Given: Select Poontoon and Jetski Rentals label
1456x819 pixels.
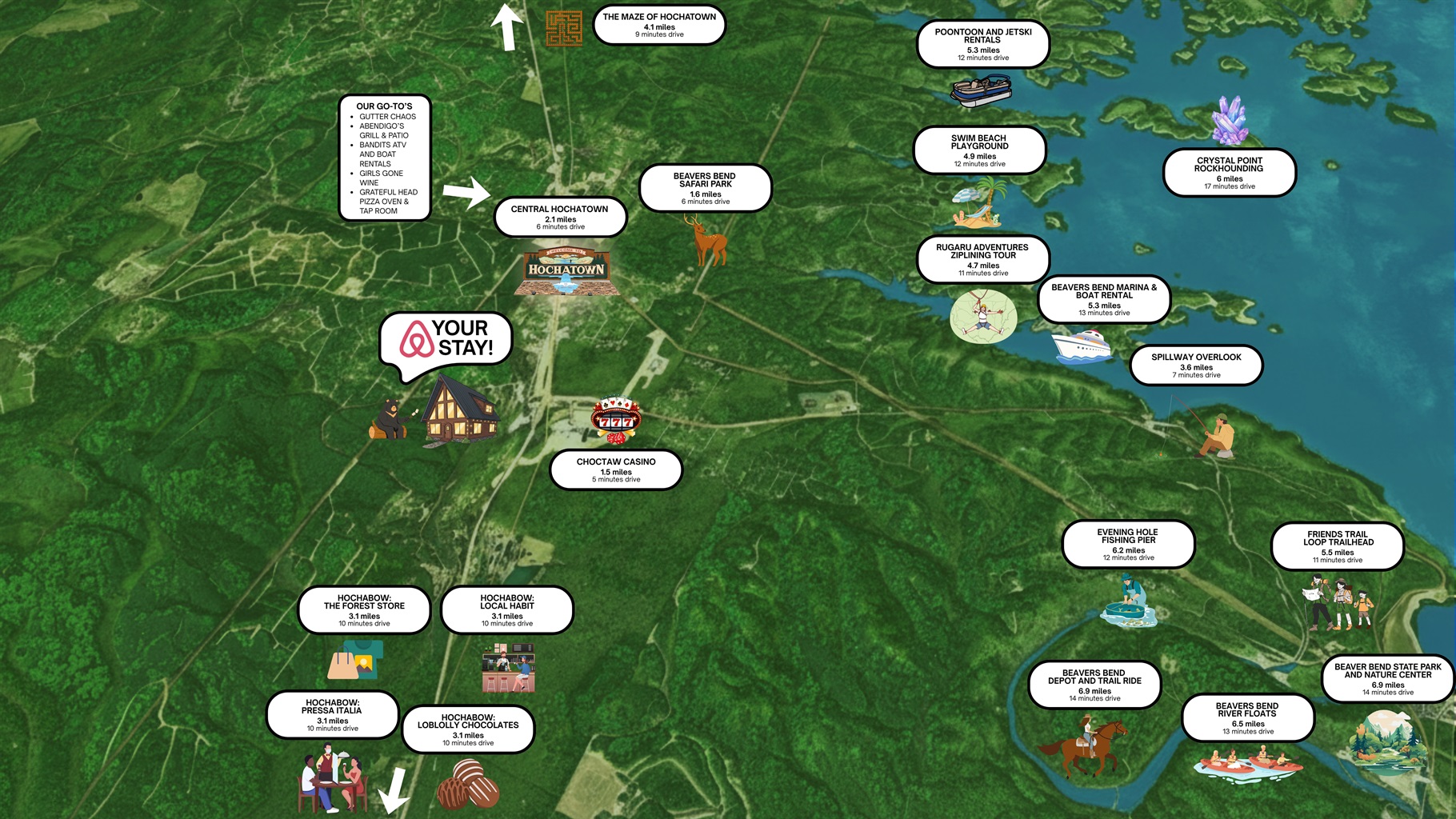Looking at the screenshot, I should tap(982, 44).
